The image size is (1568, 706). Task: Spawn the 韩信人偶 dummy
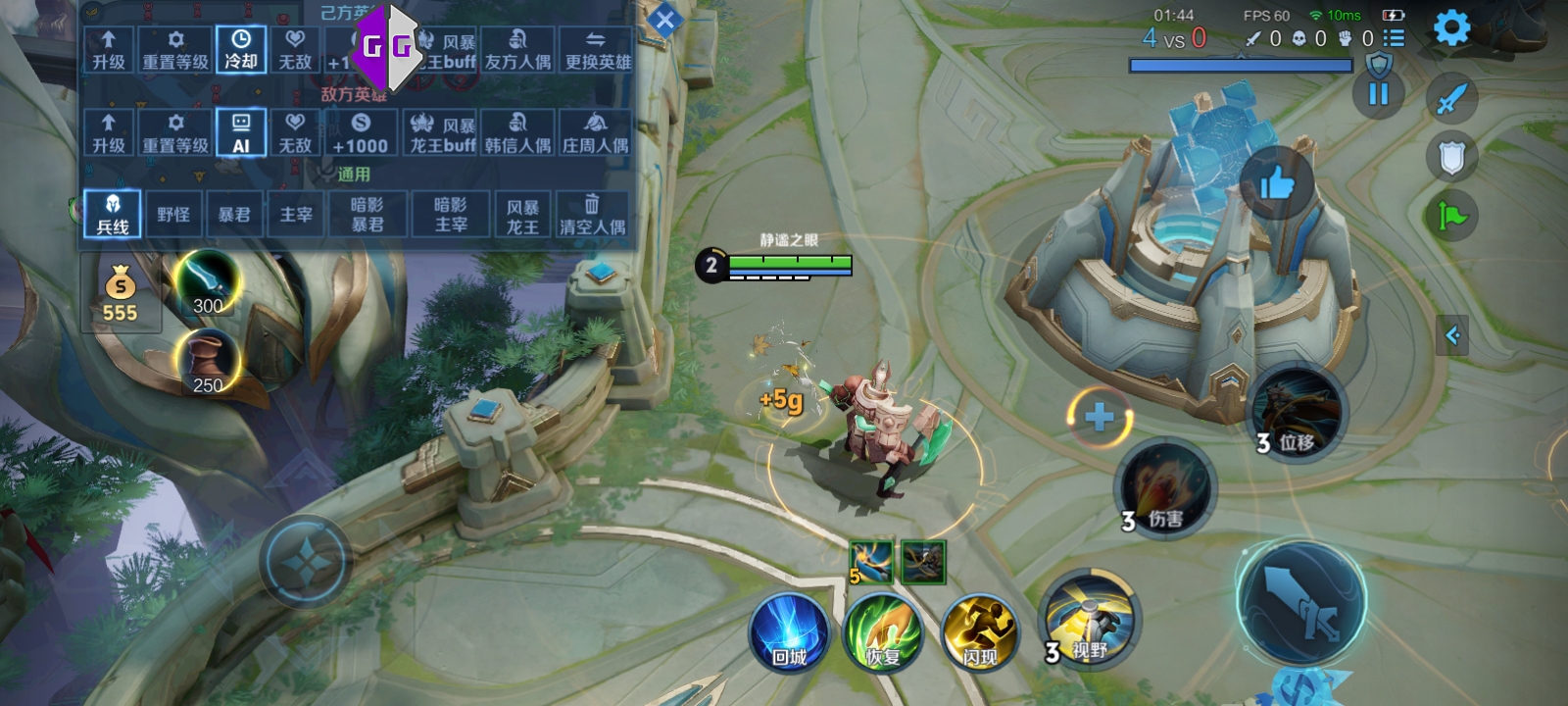[517, 133]
